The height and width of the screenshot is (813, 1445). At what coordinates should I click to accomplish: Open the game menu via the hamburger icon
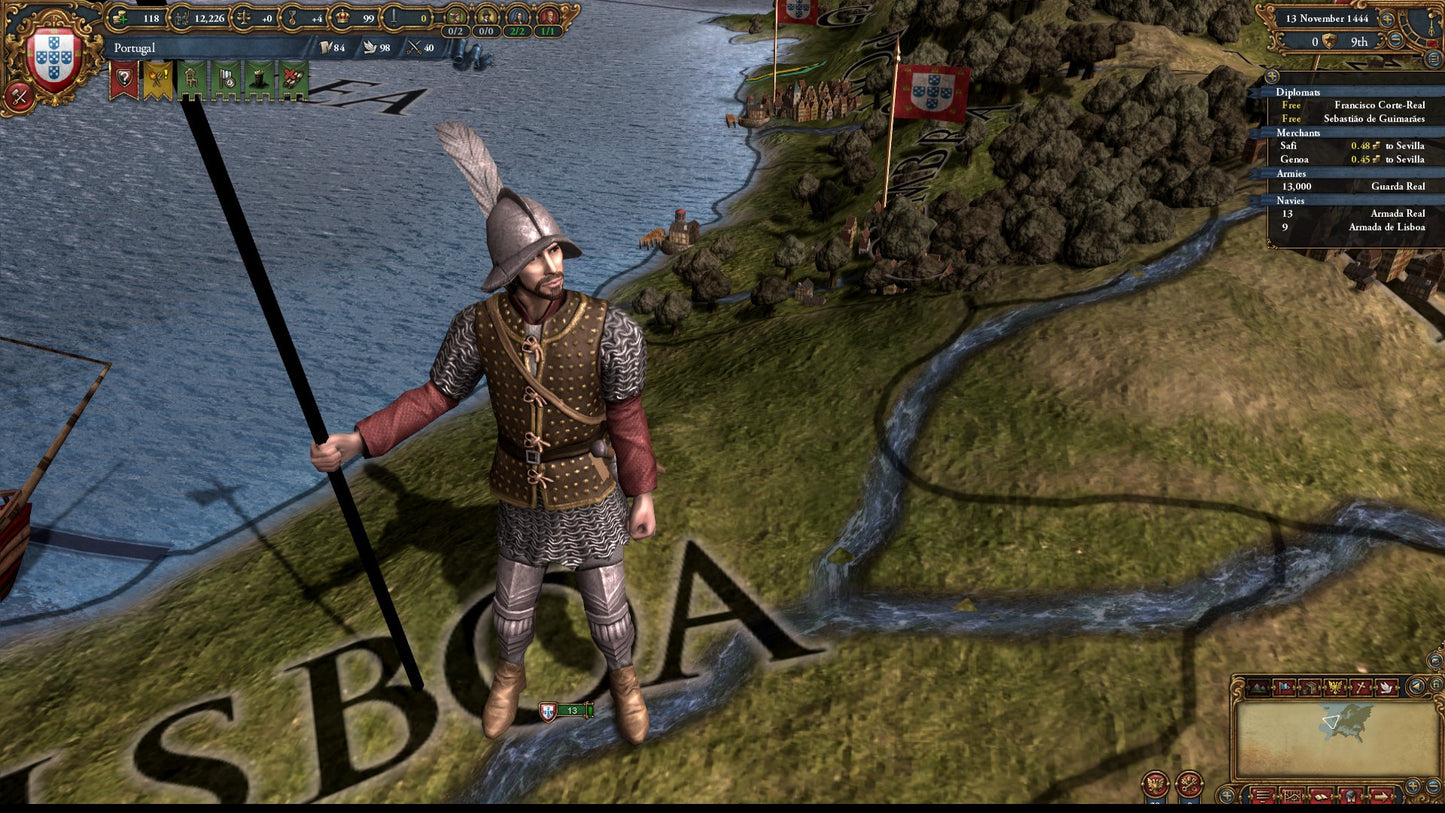[x=1263, y=797]
